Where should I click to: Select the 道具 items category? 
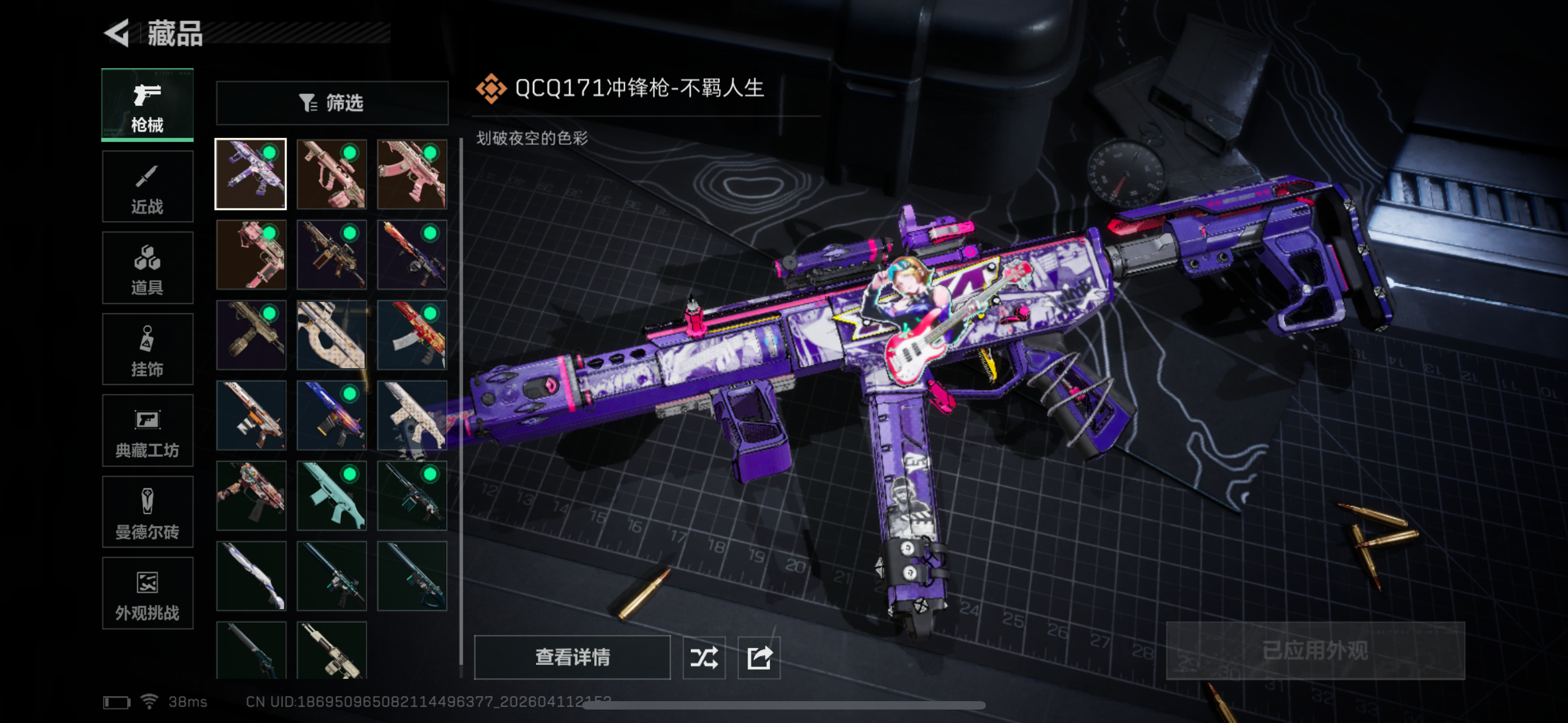[147, 268]
